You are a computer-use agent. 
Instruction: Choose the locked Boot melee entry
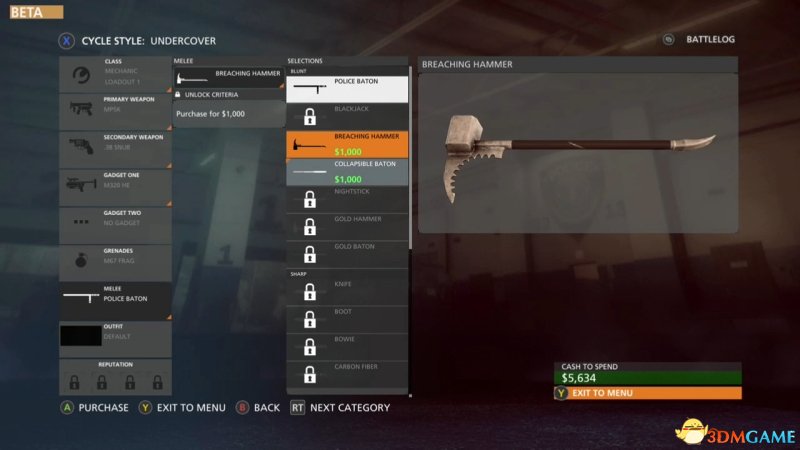[347, 319]
